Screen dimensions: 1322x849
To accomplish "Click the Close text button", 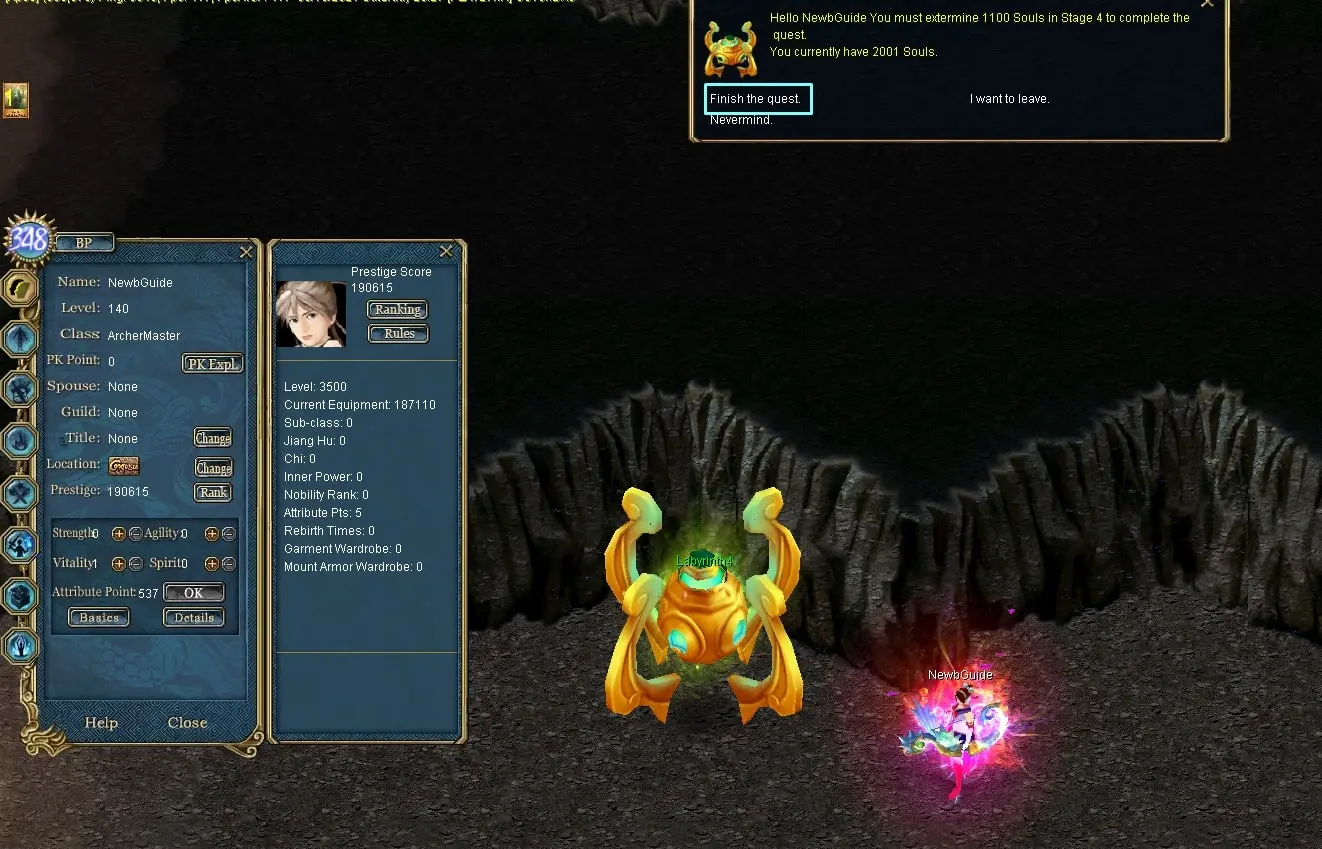I will tap(187, 723).
